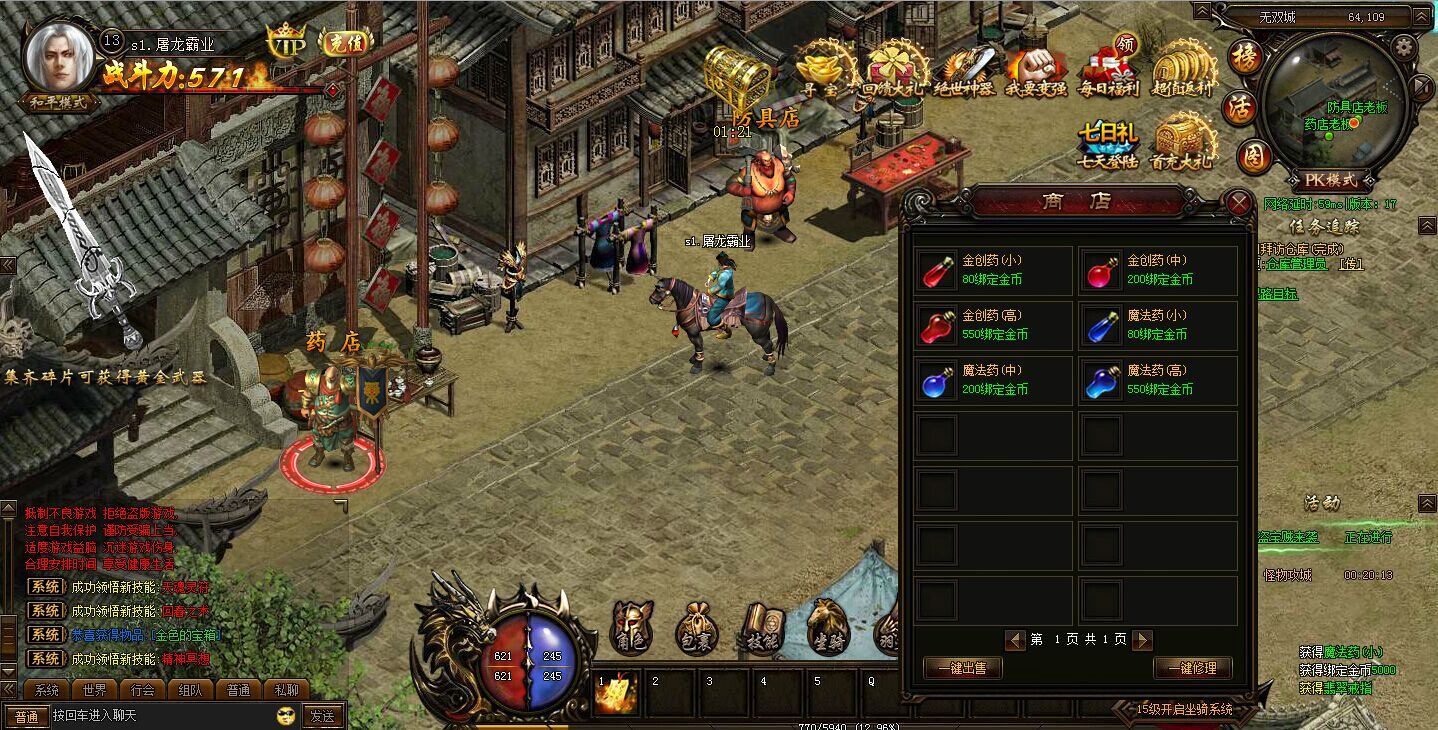The image size is (1438, 730).
Task: Toggle the PK模式 button under the minimap
Action: coord(1331,180)
